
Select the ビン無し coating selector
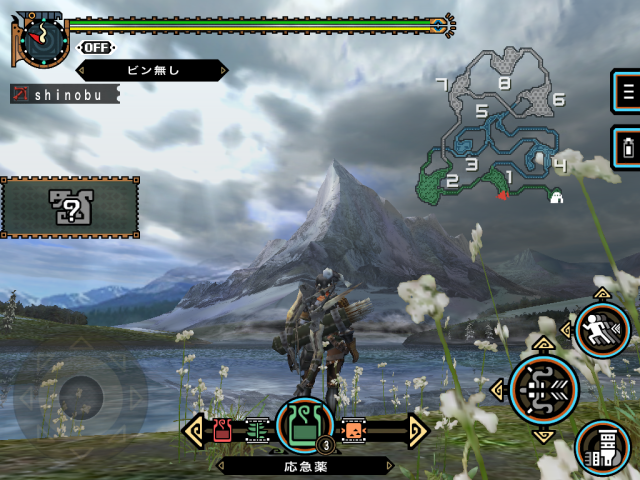(x=152, y=71)
